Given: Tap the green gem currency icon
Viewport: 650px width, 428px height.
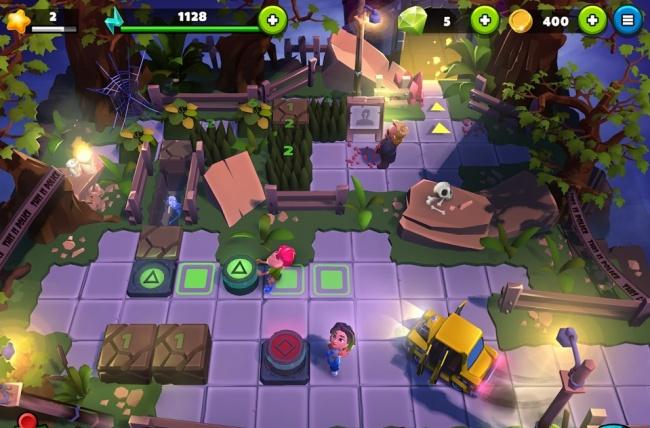Looking at the screenshot, I should pyautogui.click(x=411, y=20).
